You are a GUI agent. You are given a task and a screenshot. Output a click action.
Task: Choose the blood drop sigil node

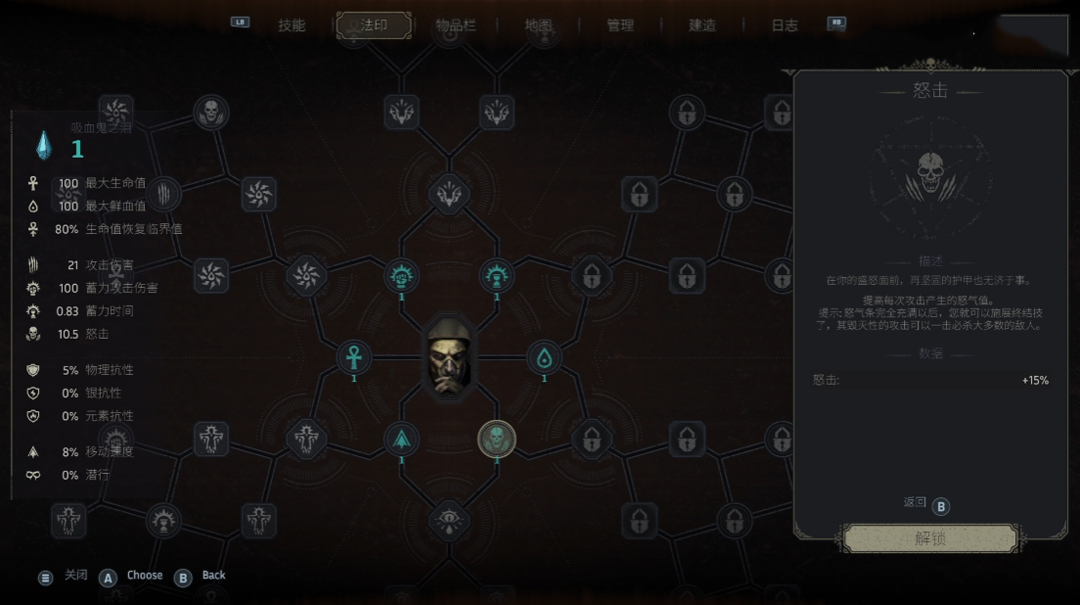tap(544, 357)
